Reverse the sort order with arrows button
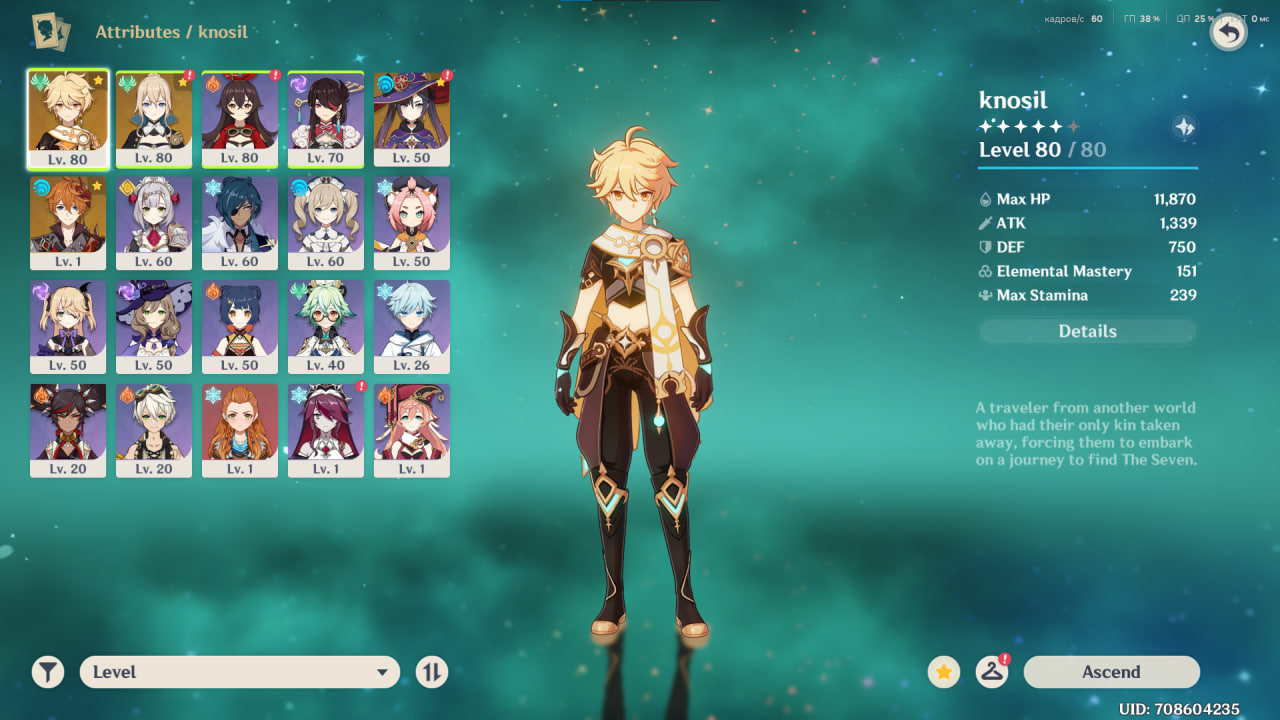The height and width of the screenshot is (720, 1280). pyautogui.click(x=431, y=672)
